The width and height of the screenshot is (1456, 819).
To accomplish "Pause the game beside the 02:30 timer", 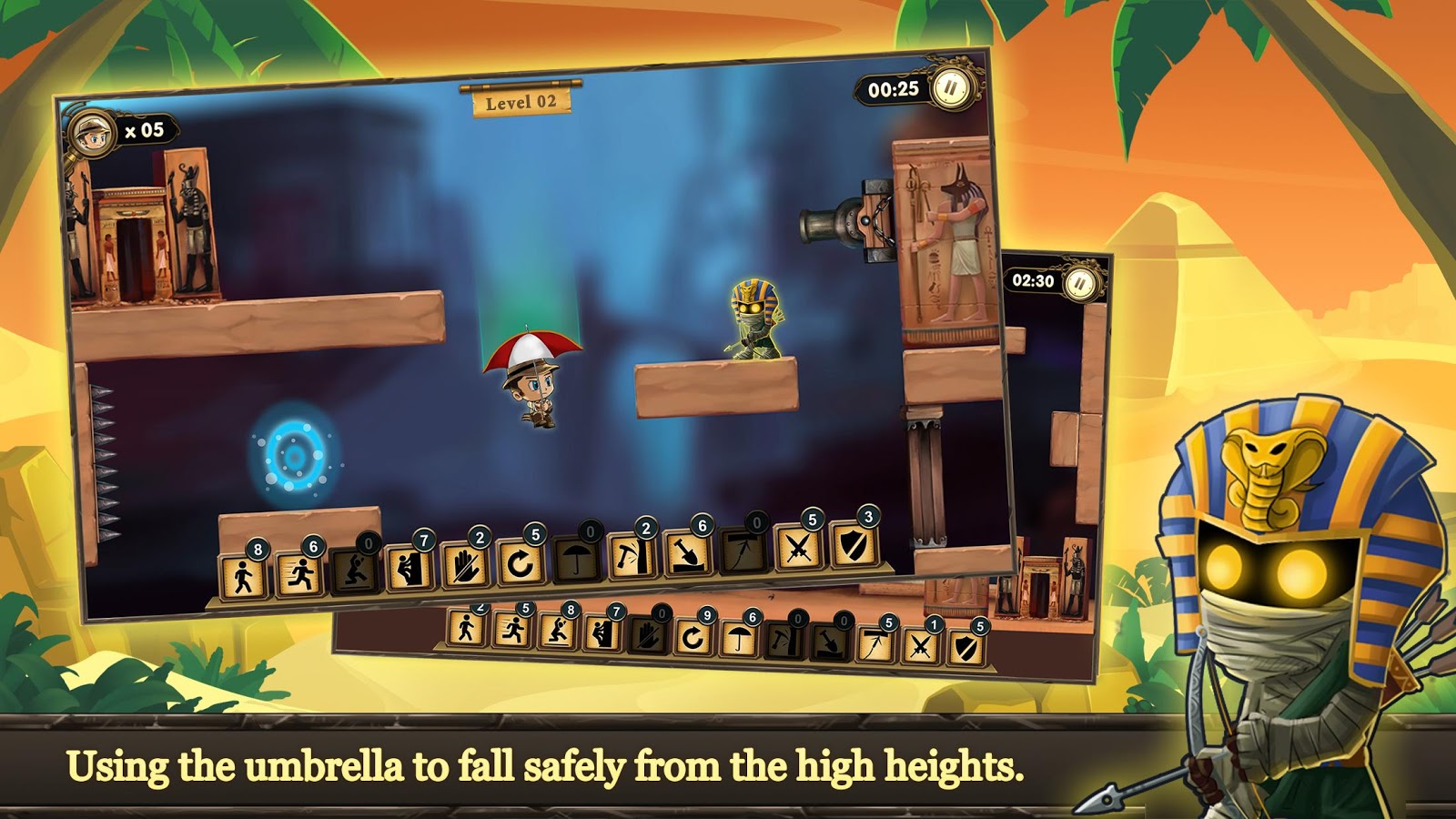I will coord(1080,284).
